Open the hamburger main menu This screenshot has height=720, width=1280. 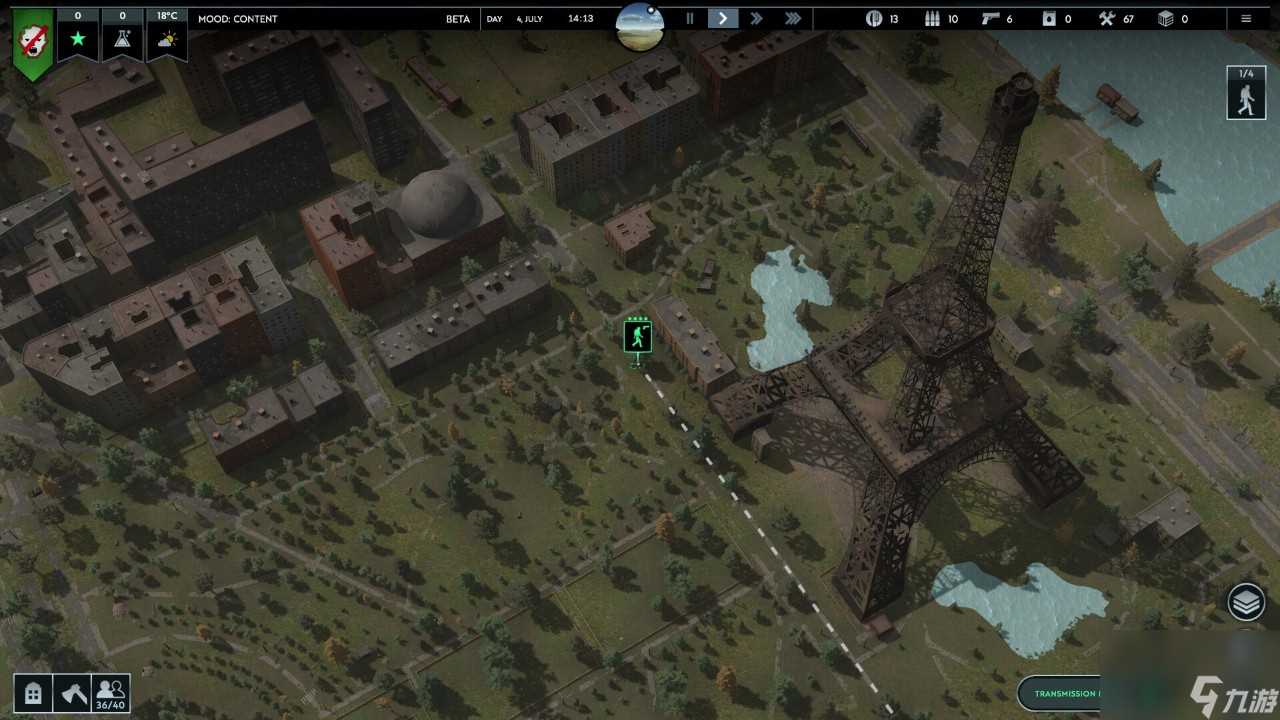click(x=1246, y=18)
